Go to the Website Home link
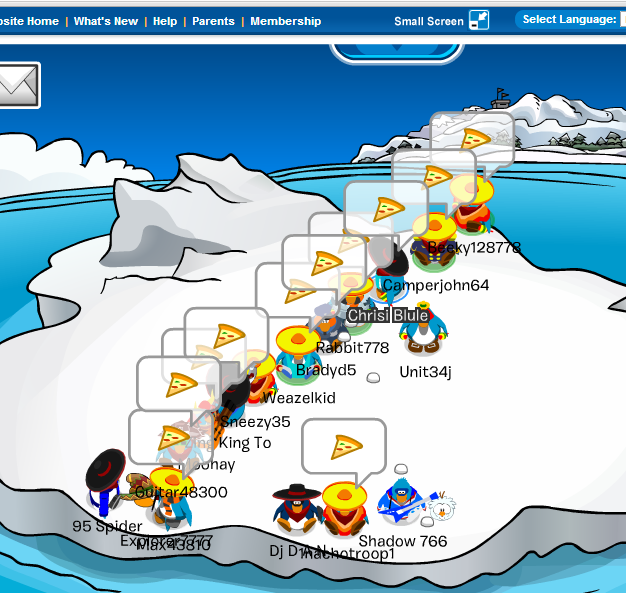 (28, 21)
